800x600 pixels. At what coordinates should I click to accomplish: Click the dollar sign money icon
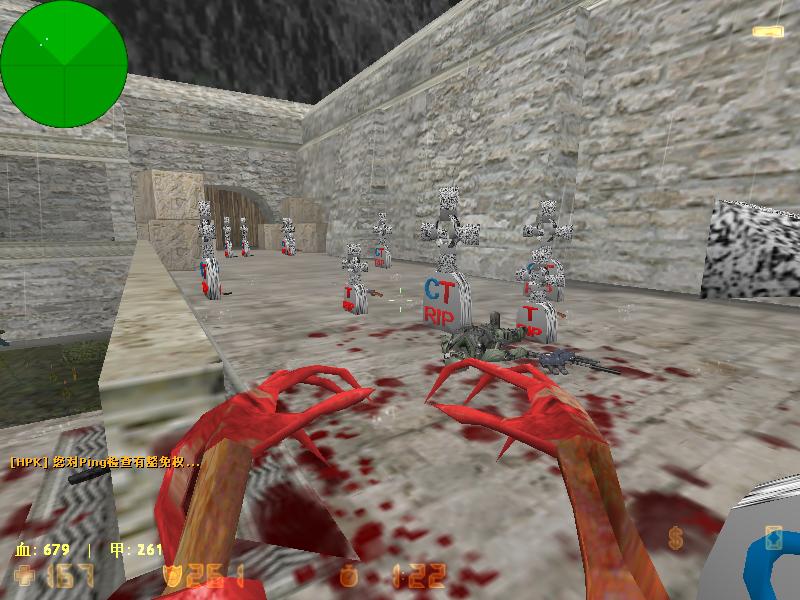(x=677, y=540)
